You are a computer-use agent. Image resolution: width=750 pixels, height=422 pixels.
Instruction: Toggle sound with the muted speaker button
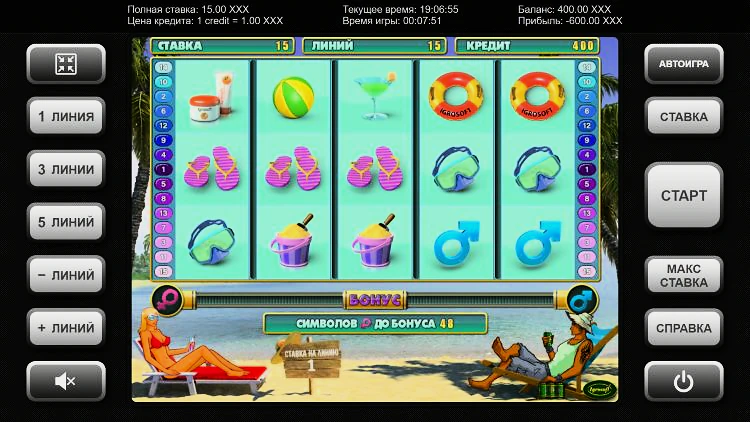click(x=66, y=381)
